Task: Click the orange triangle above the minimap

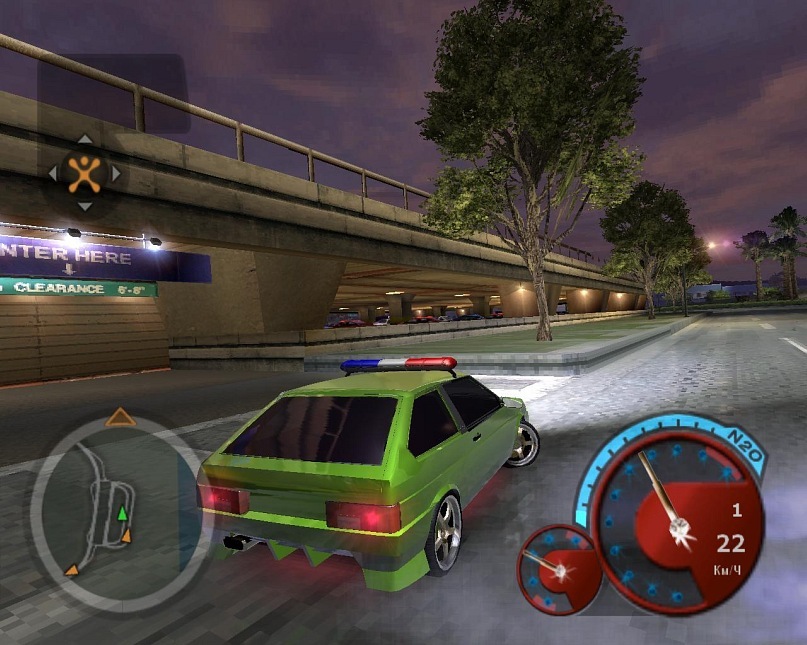Action: (x=120, y=417)
